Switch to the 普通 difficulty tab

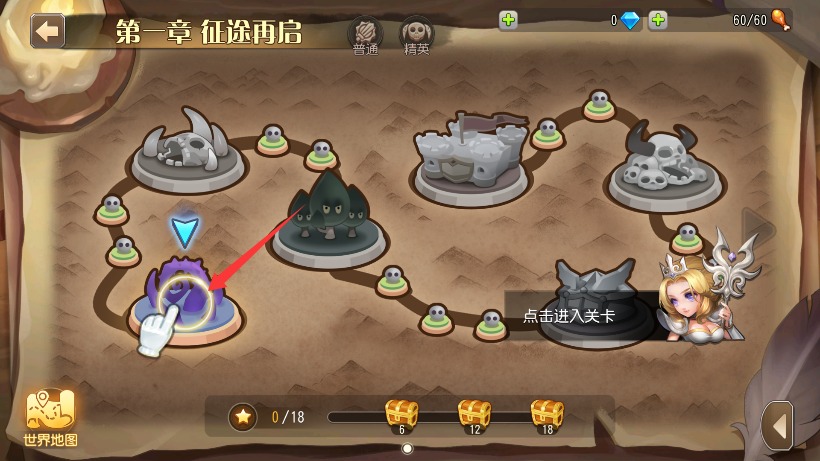pyautogui.click(x=365, y=36)
